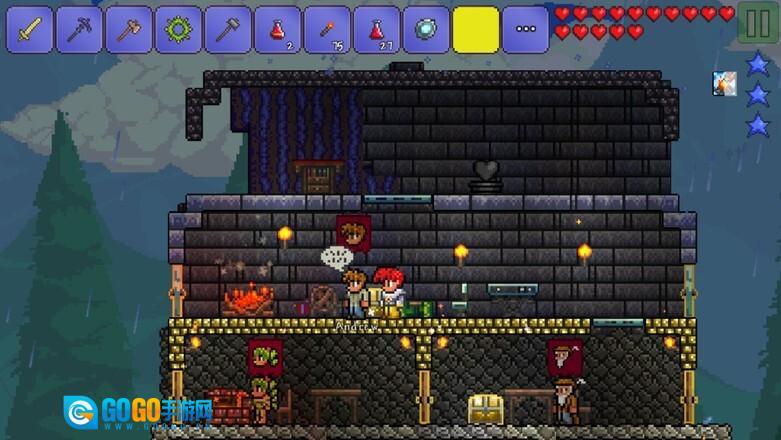The image size is (781, 440).
Task: Select the red potion stack of 2
Action: 278,30
